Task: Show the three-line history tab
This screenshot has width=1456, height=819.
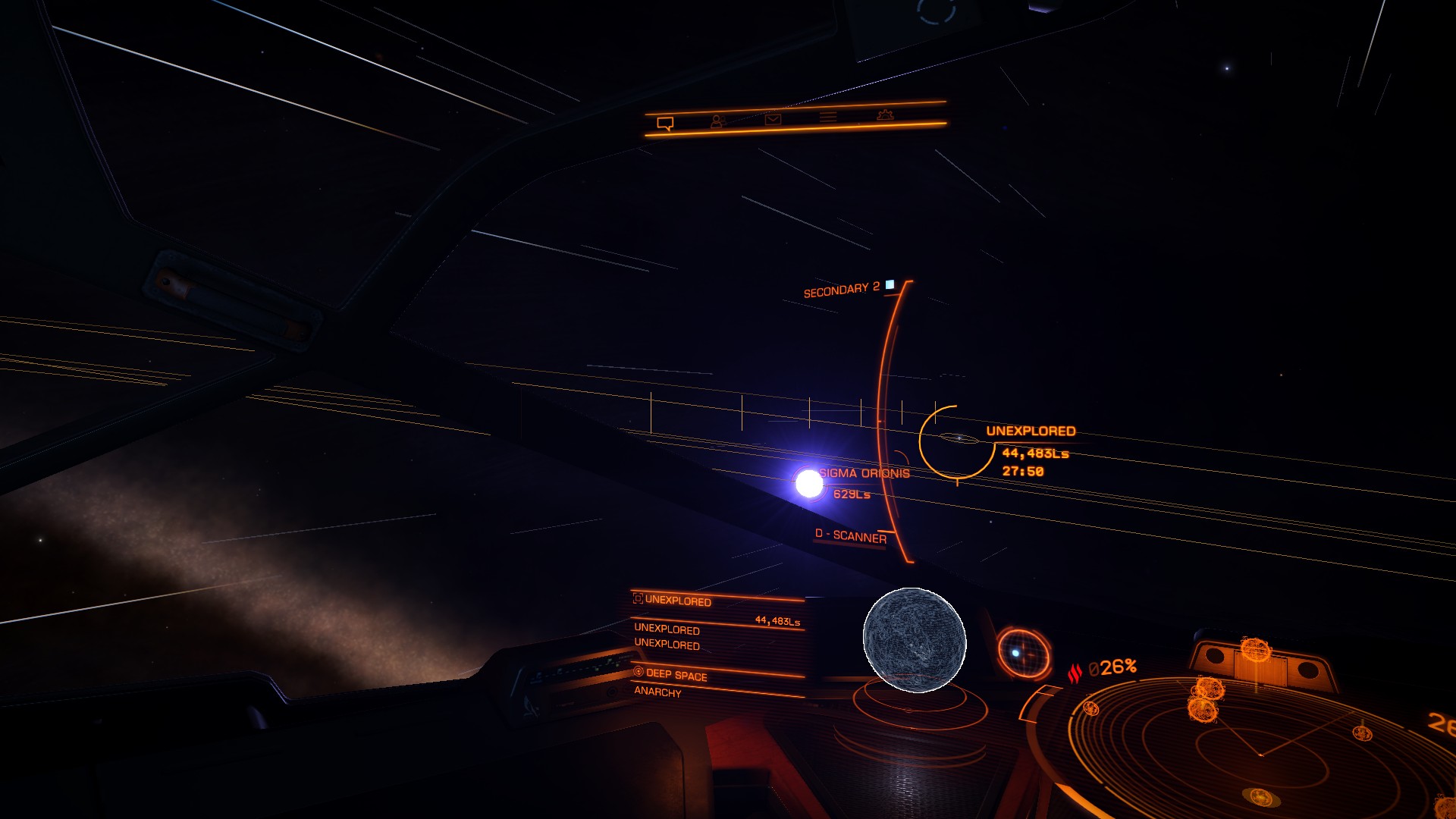Action: click(828, 117)
